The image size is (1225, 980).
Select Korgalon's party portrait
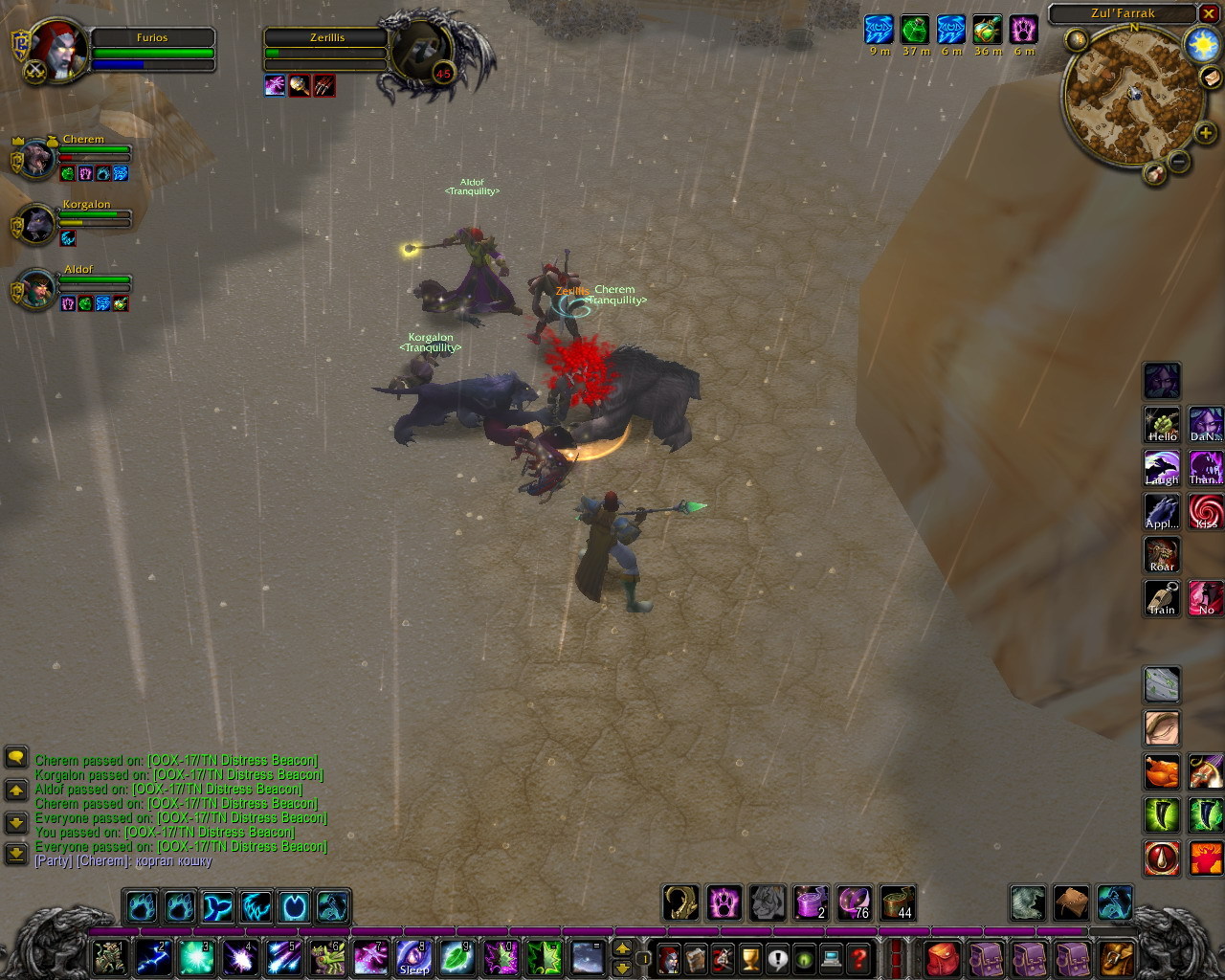click(36, 224)
